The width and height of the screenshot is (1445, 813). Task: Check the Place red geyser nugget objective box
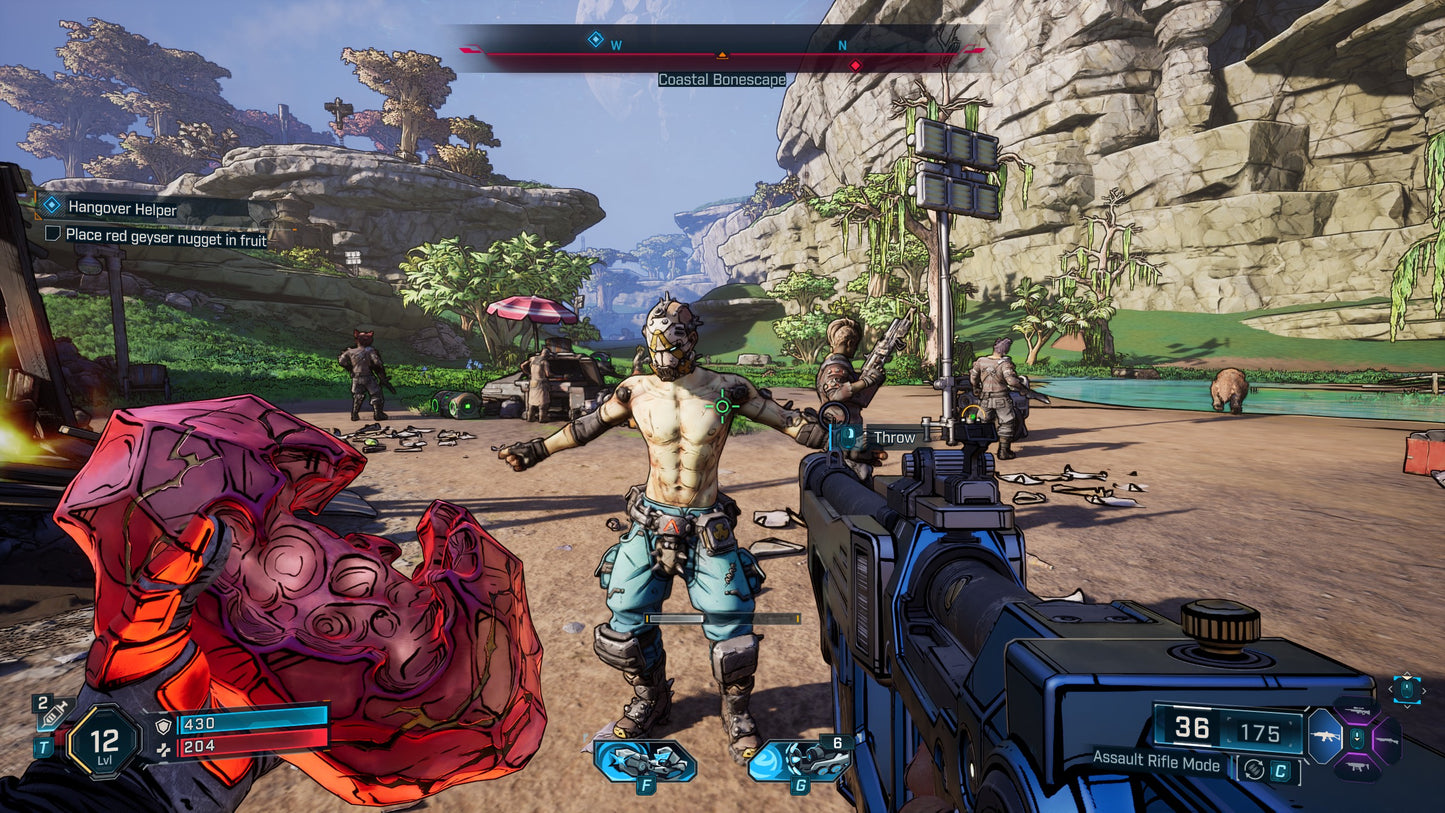(53, 235)
